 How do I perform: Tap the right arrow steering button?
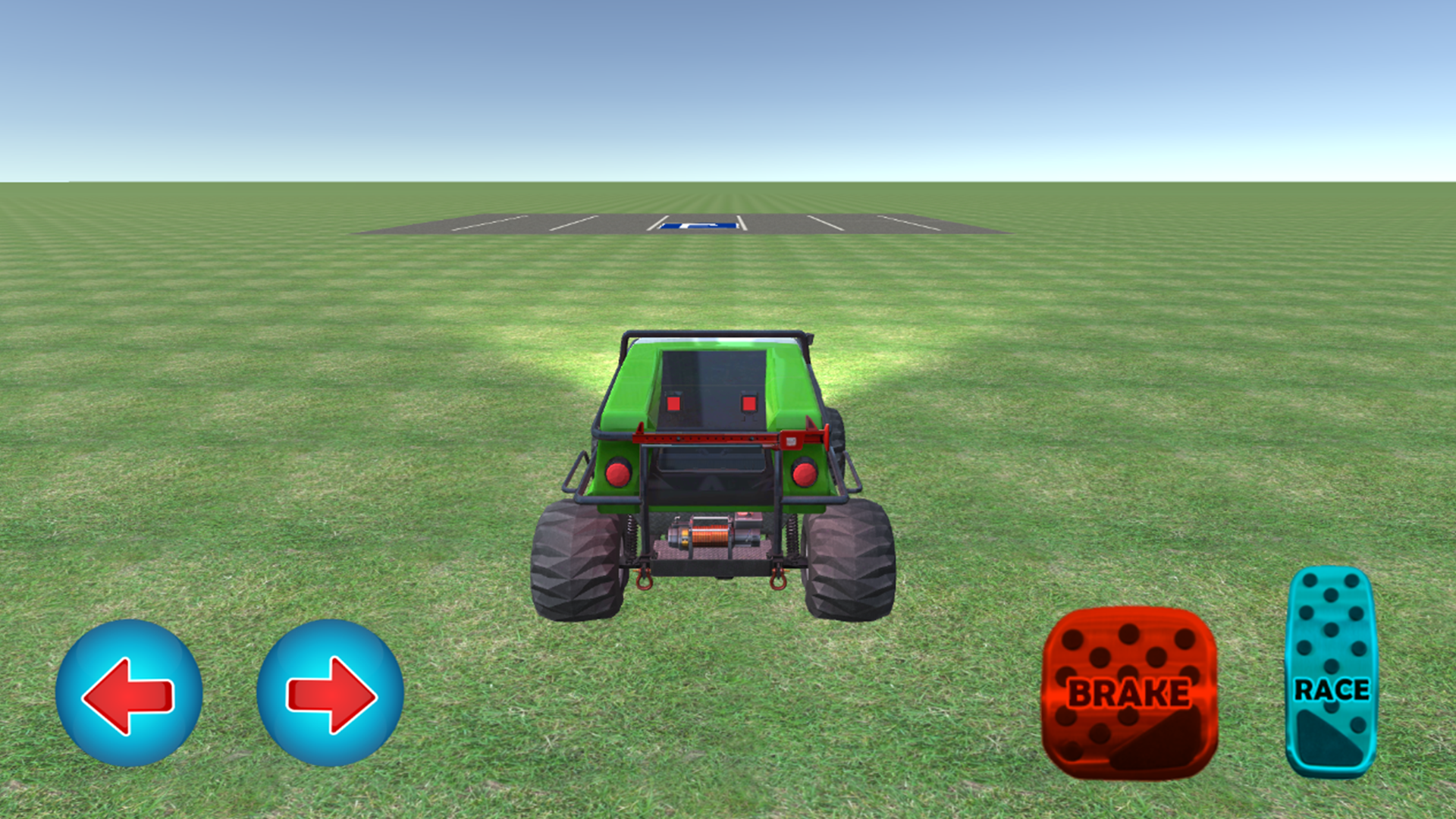point(331,694)
